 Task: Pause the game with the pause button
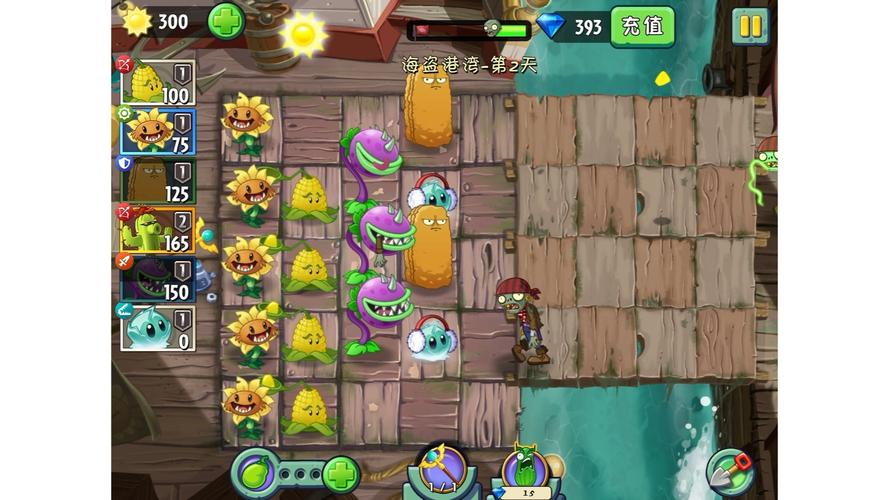point(749,26)
